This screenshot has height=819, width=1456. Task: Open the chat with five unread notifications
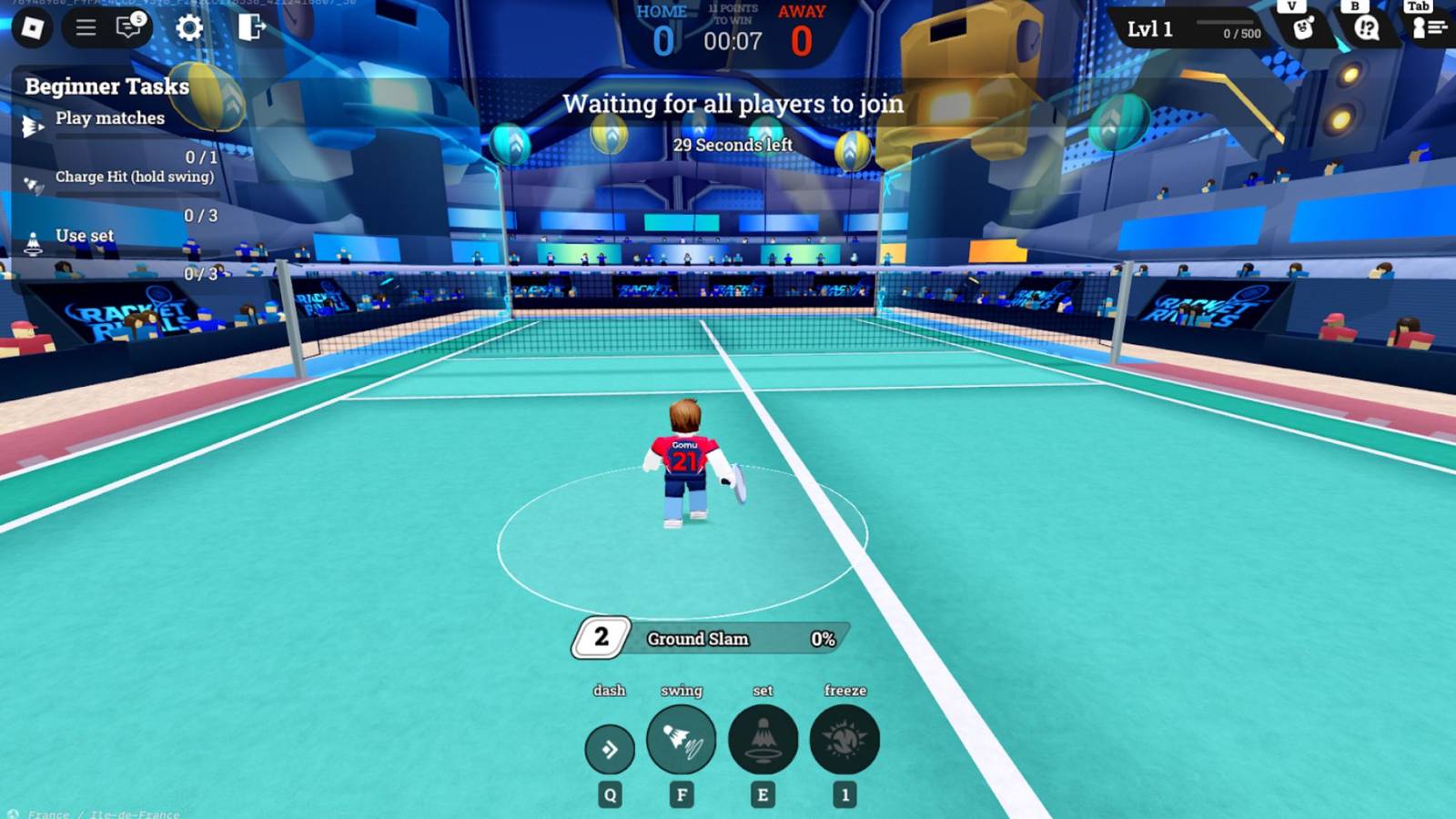pos(127,28)
